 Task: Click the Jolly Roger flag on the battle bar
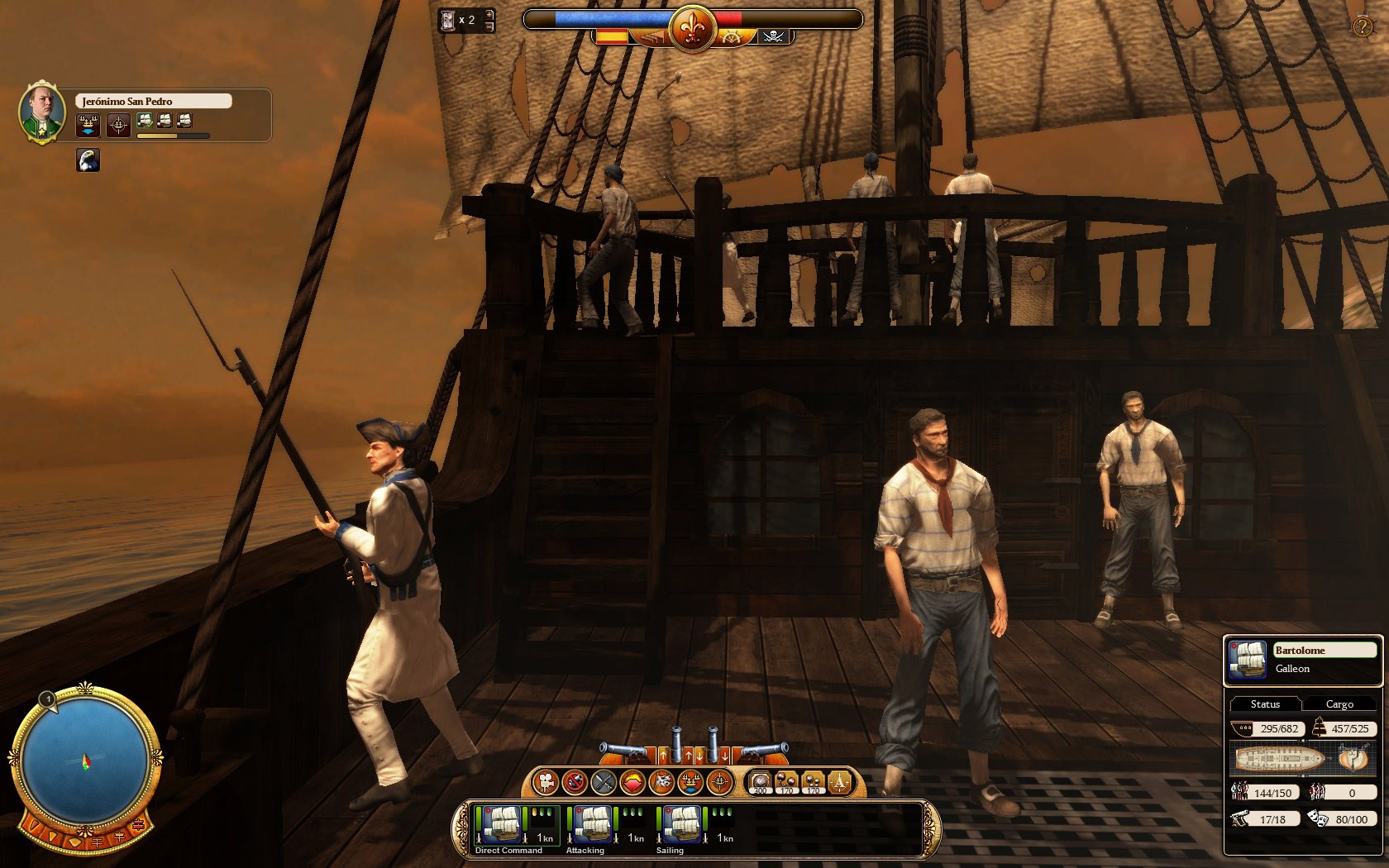[x=776, y=36]
